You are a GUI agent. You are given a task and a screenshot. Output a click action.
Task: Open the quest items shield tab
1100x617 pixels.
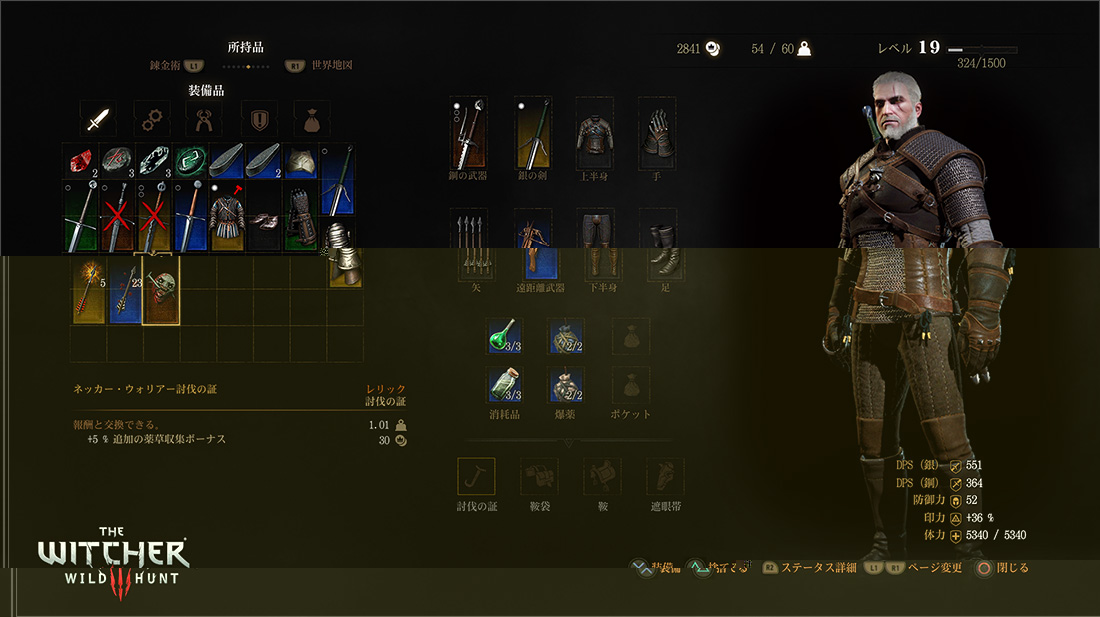pos(259,119)
